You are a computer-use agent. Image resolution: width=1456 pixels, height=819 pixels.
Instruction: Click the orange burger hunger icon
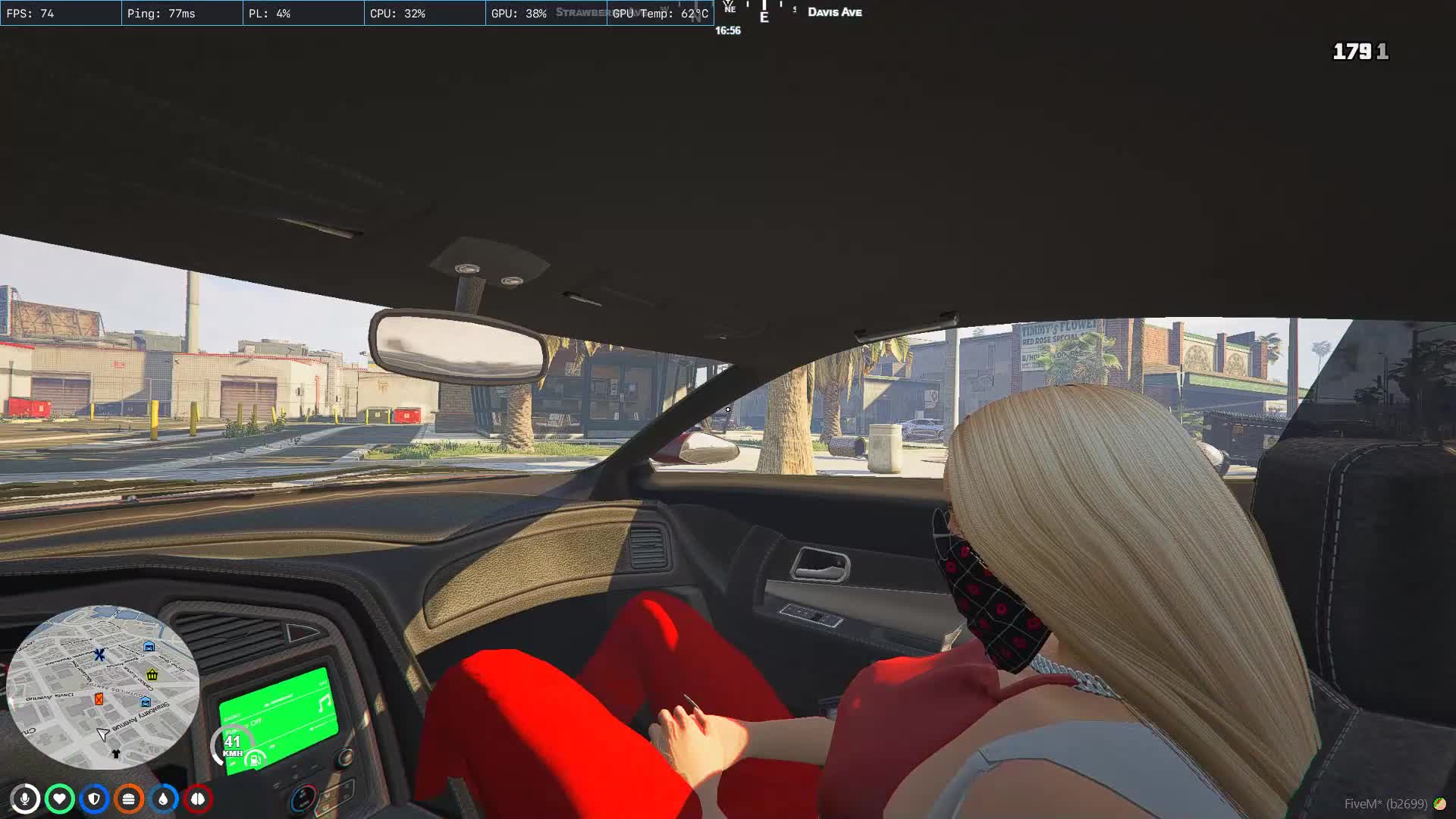click(x=129, y=799)
